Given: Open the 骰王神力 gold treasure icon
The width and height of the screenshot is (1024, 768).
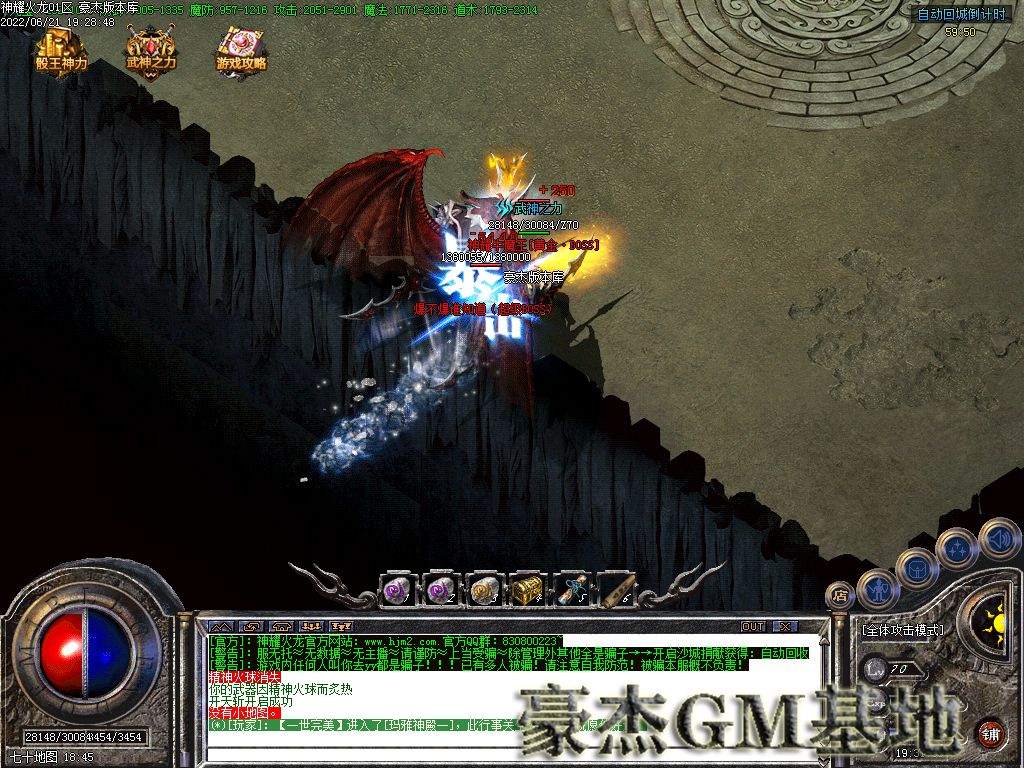Looking at the screenshot, I should tap(61, 48).
